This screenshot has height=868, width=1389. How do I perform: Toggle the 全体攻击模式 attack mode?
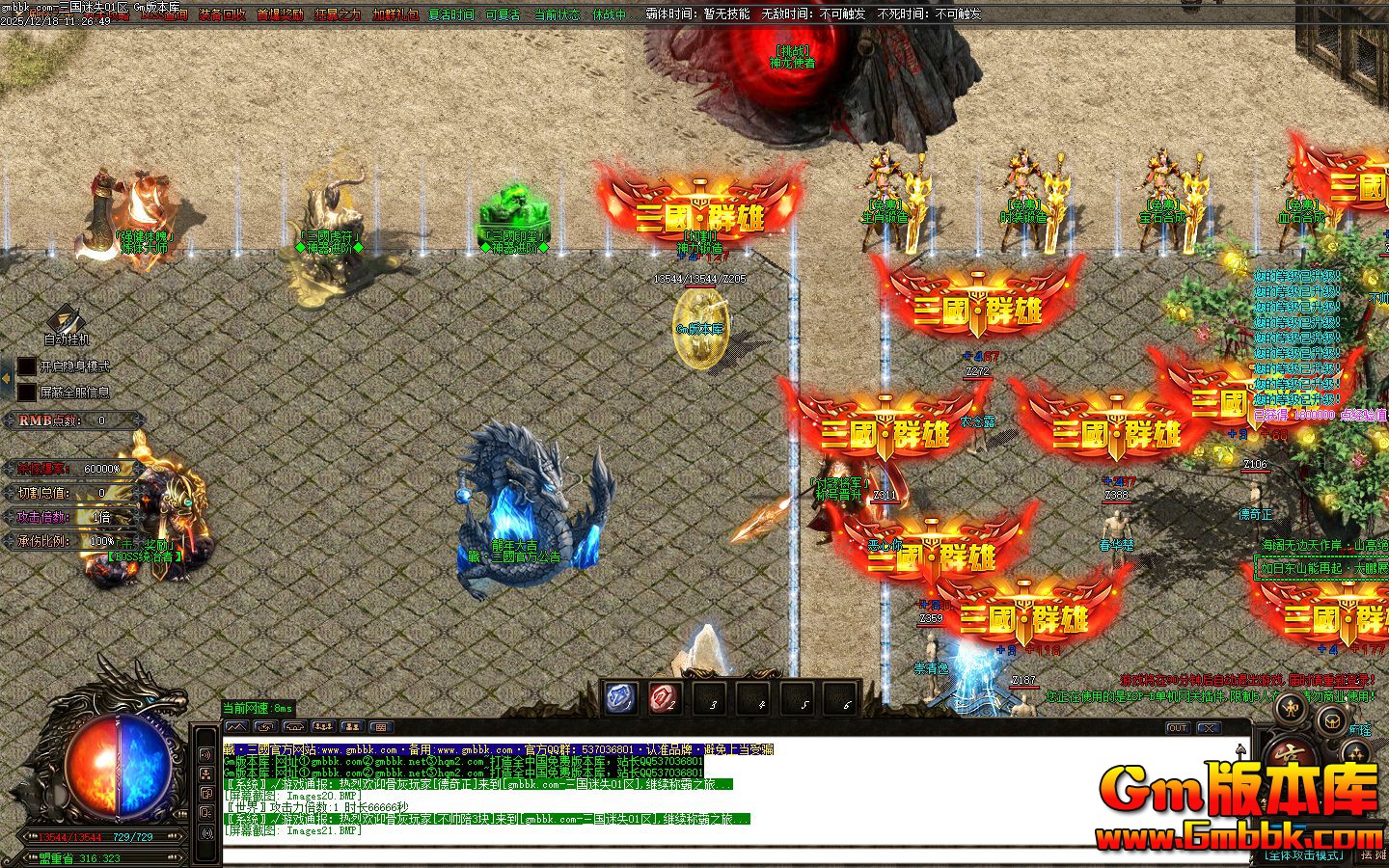[x=1304, y=854]
